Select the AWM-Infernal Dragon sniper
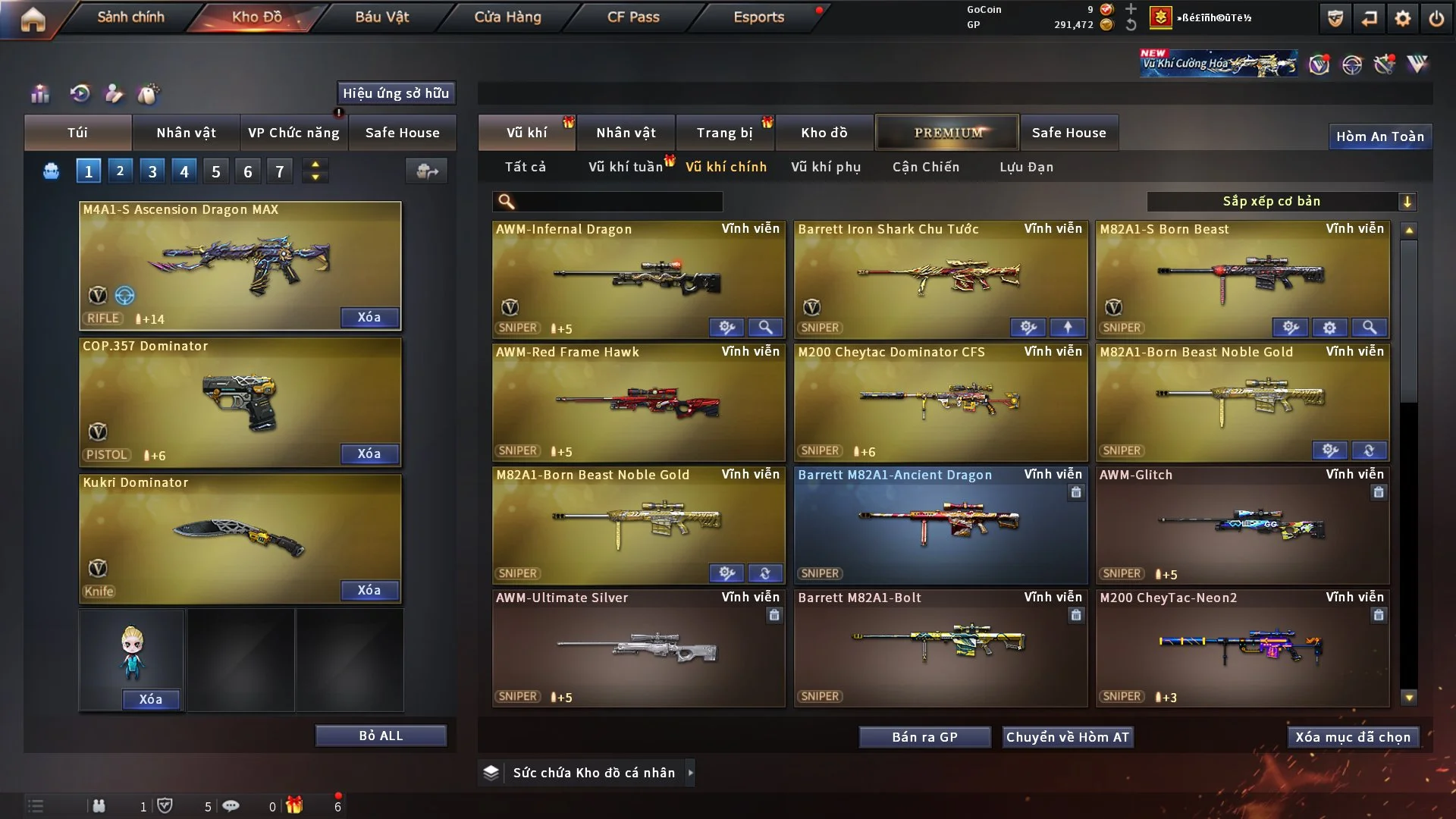Viewport: 1456px width, 819px height. pyautogui.click(x=638, y=278)
